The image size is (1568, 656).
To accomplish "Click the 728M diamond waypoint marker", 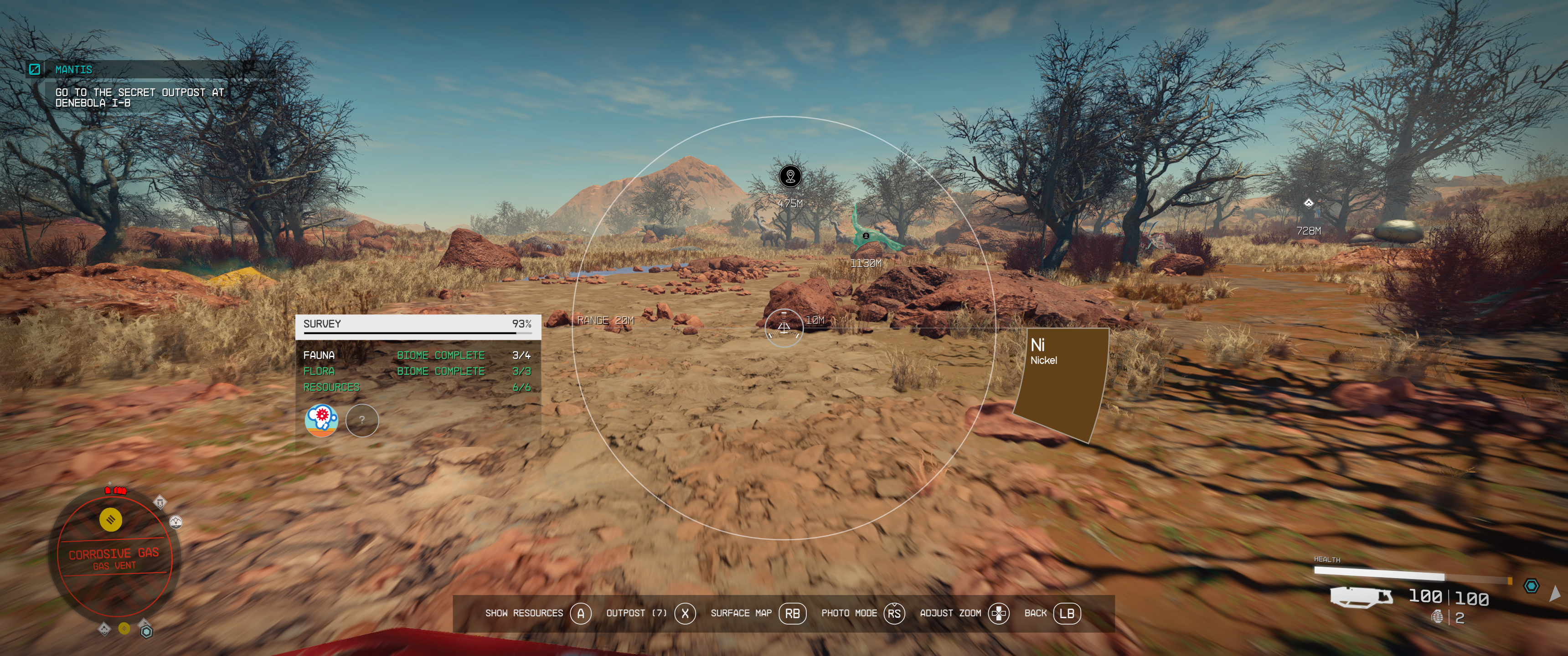I will click(1308, 203).
